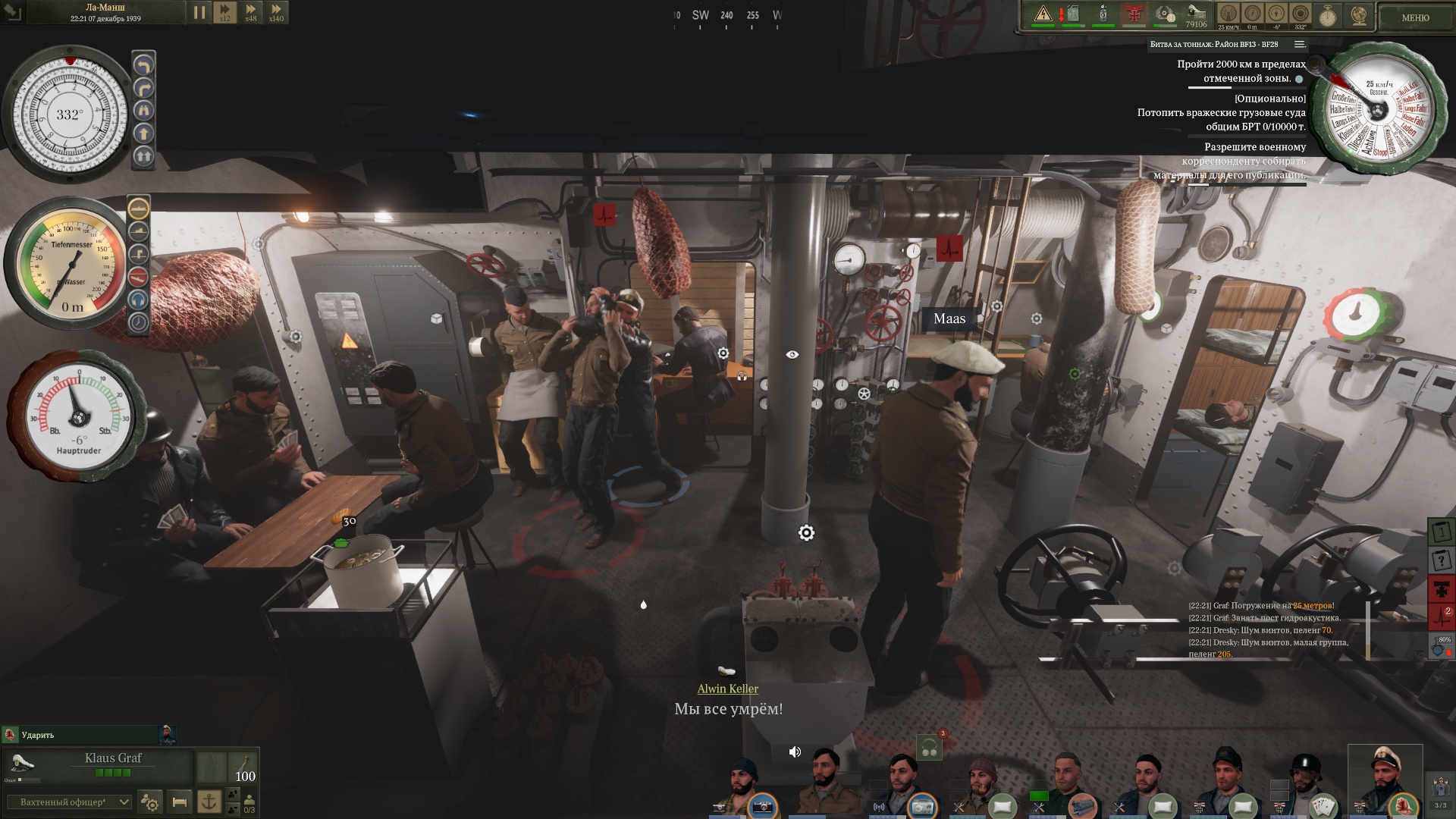Select surface depth ship icon

pyautogui.click(x=138, y=207)
